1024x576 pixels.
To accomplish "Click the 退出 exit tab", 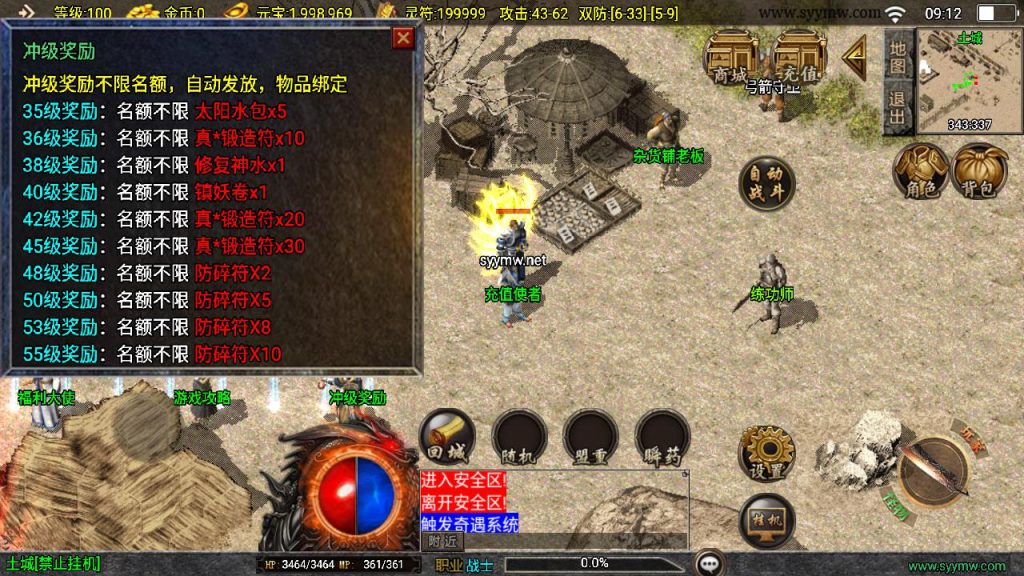I will click(898, 106).
